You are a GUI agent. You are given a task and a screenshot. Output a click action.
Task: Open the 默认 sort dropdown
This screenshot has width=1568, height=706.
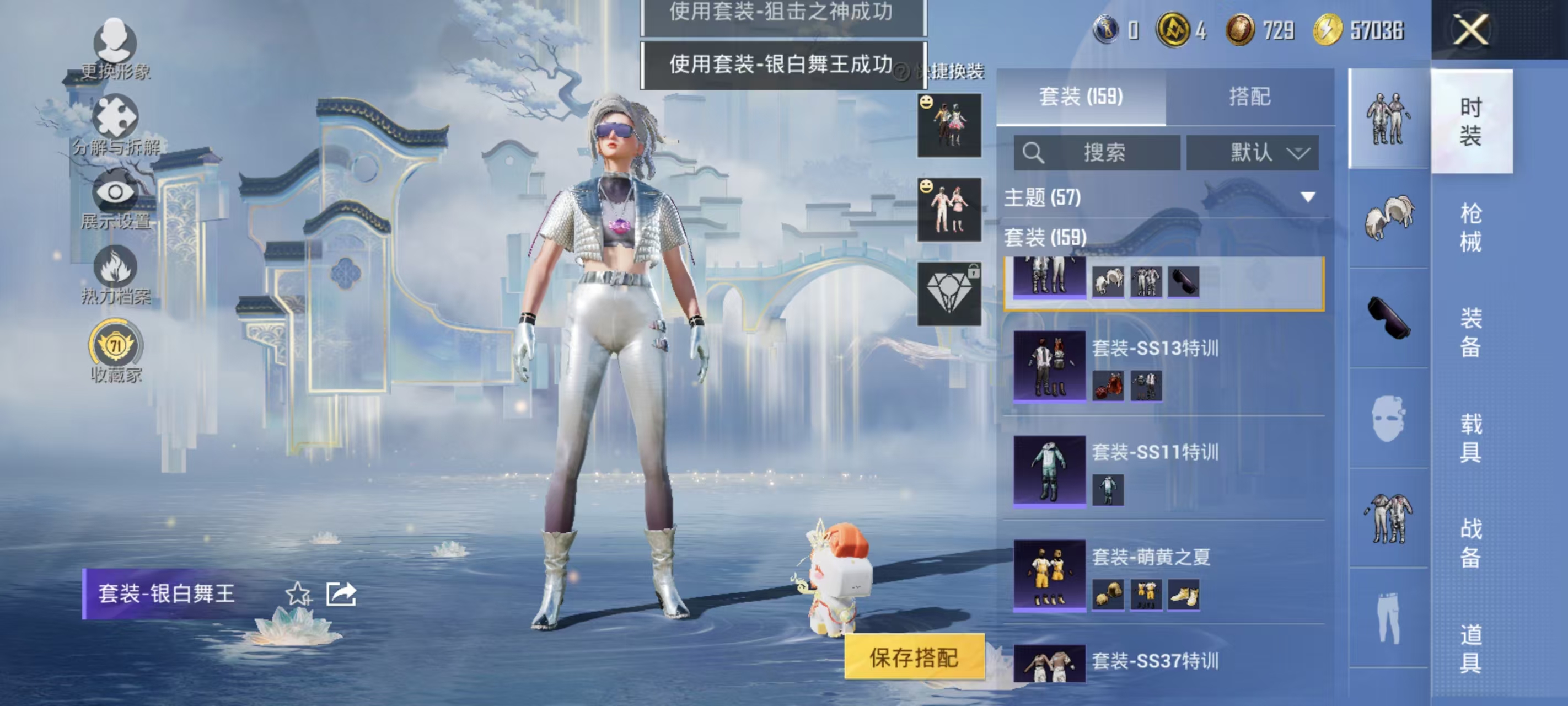(1253, 153)
